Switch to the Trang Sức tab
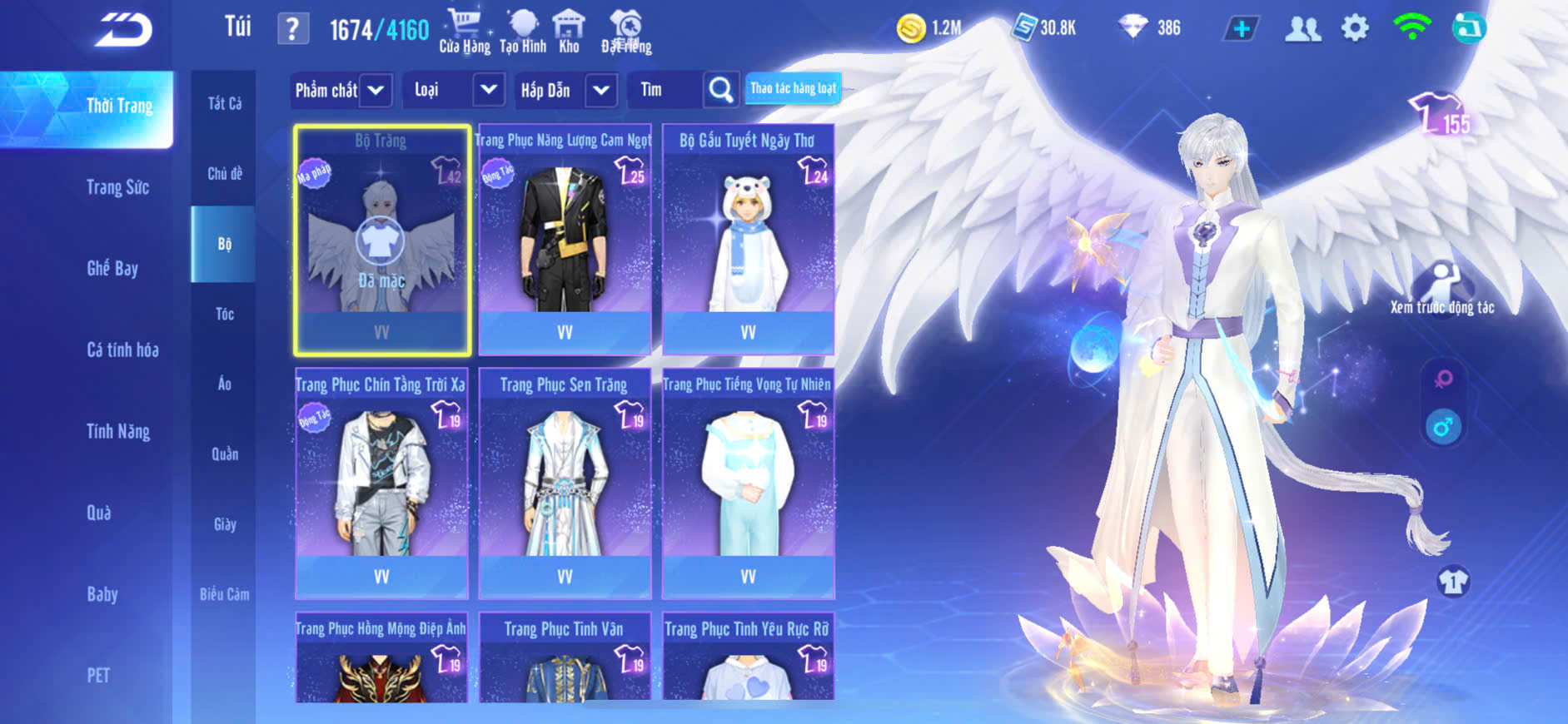 117,187
